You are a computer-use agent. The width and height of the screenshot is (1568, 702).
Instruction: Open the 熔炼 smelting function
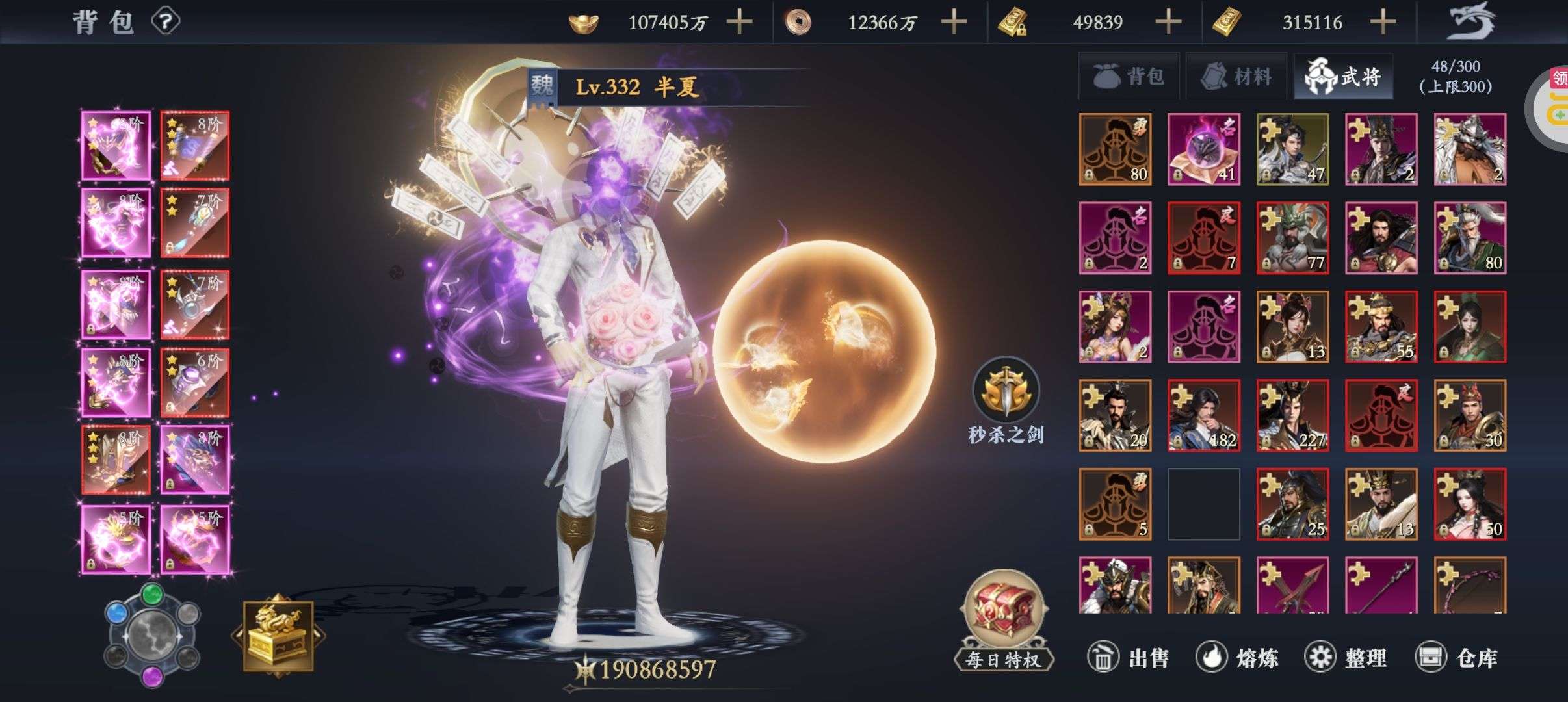tap(1236, 658)
